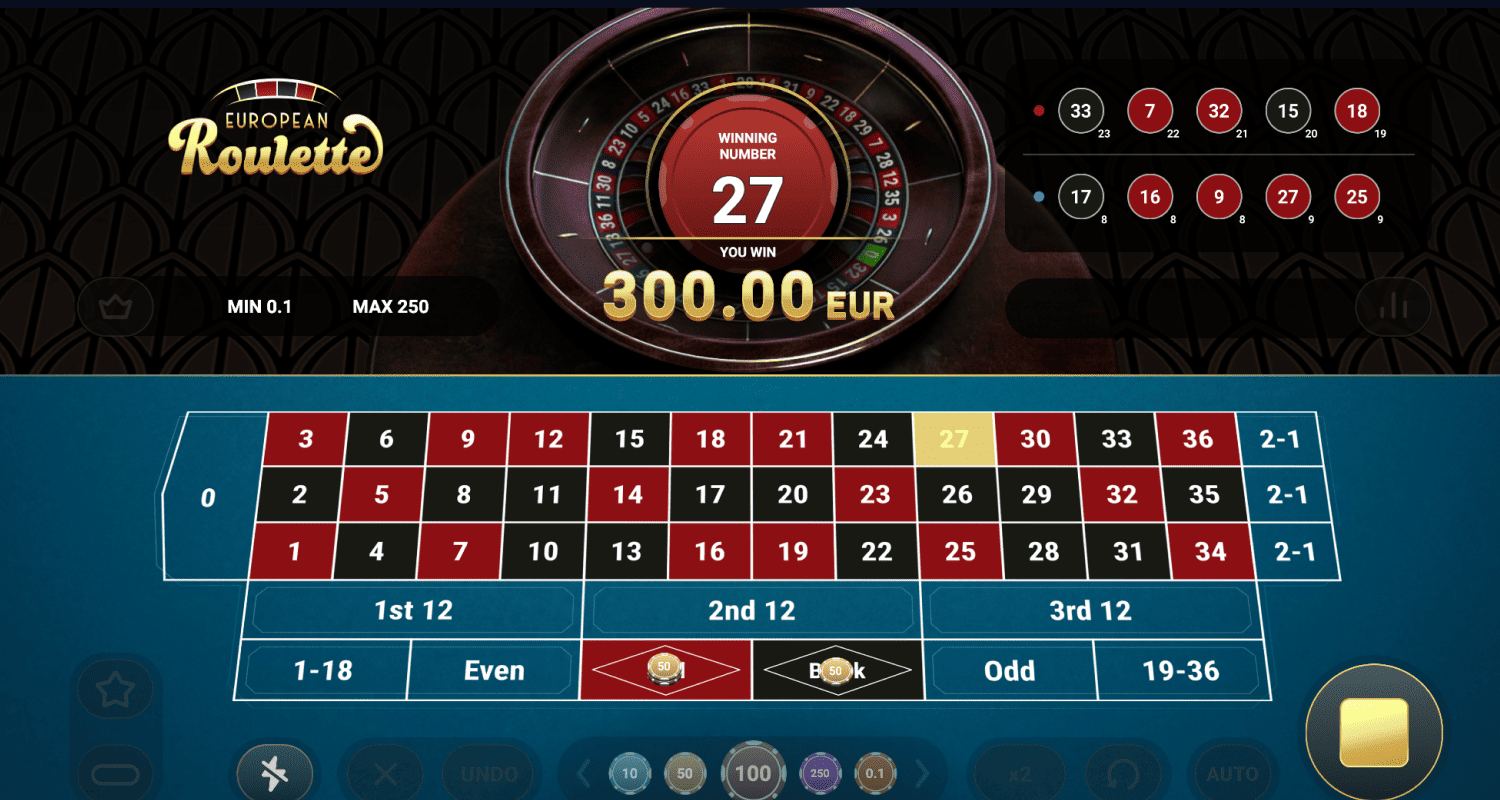1500x800 pixels.
Task: Select the 0.1 value chip
Action: click(876, 773)
